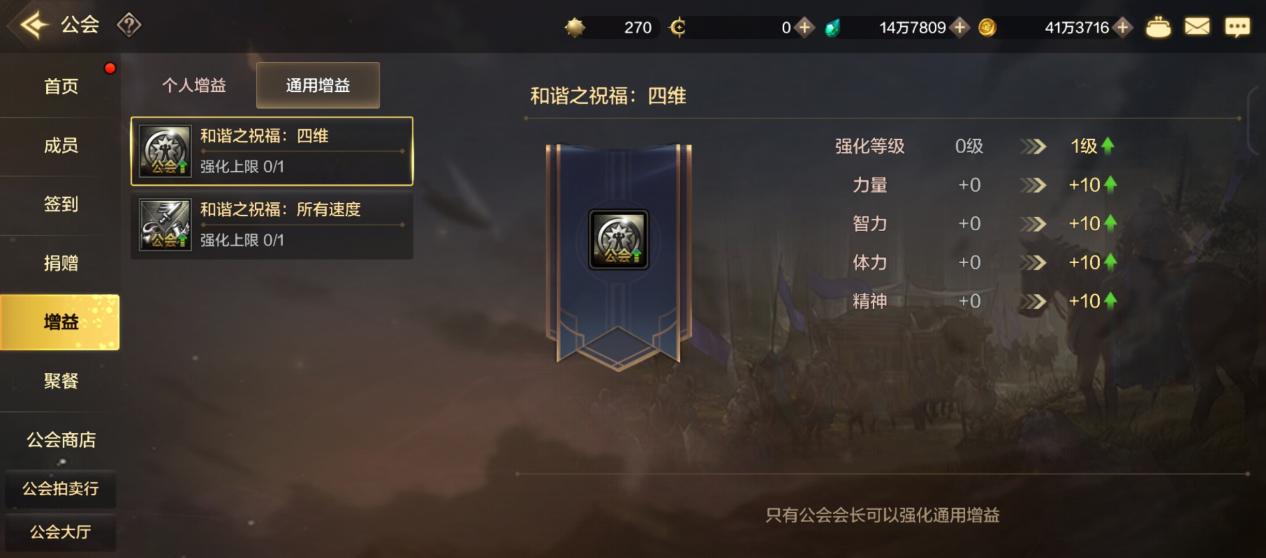Viewport: 1266px width, 558px height.
Task: Enter the 公会大厅 guild hall
Action: coord(60,532)
